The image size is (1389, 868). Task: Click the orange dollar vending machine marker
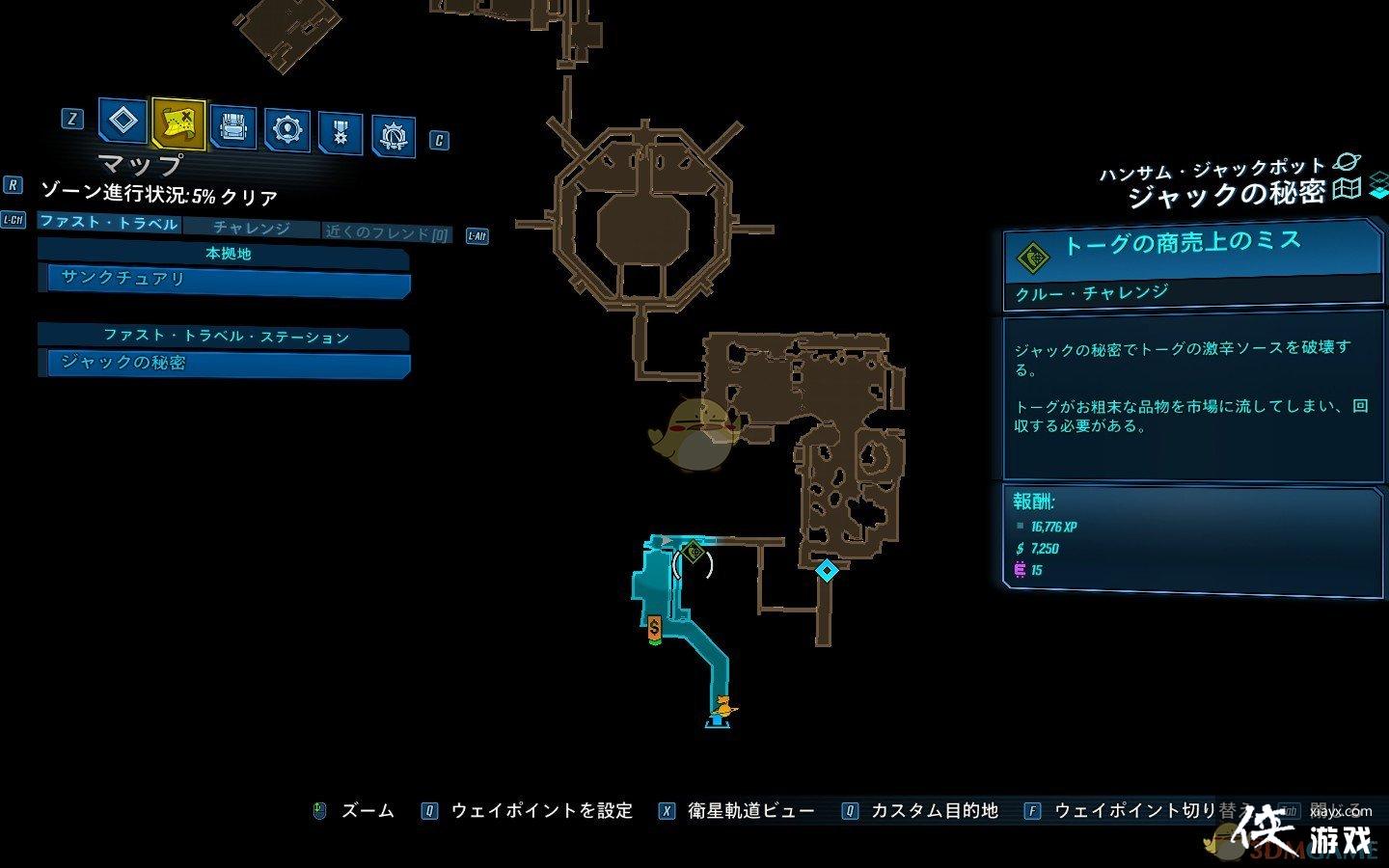655,628
